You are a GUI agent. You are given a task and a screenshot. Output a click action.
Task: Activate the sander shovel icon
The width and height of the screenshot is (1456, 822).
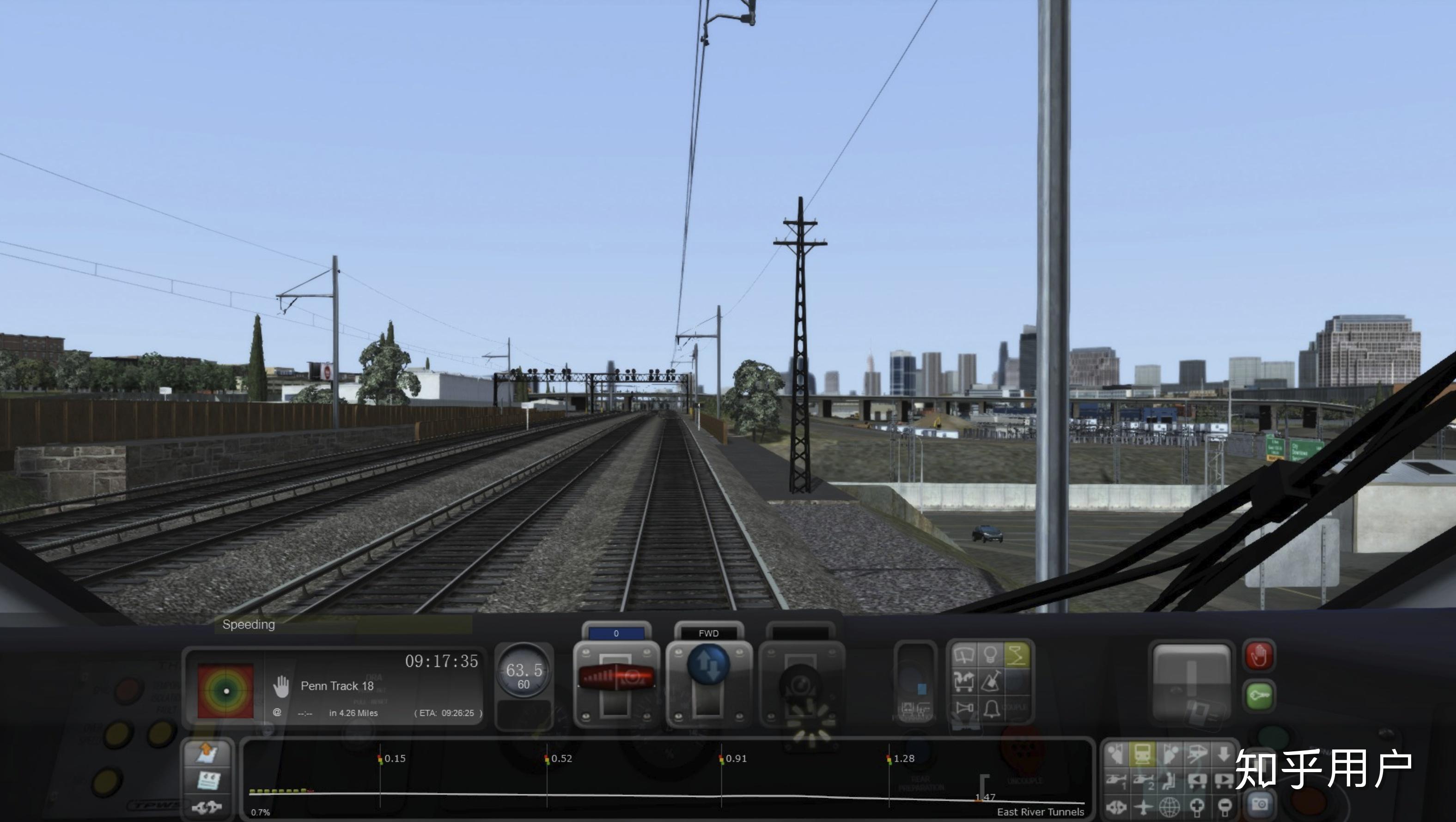pos(990,681)
